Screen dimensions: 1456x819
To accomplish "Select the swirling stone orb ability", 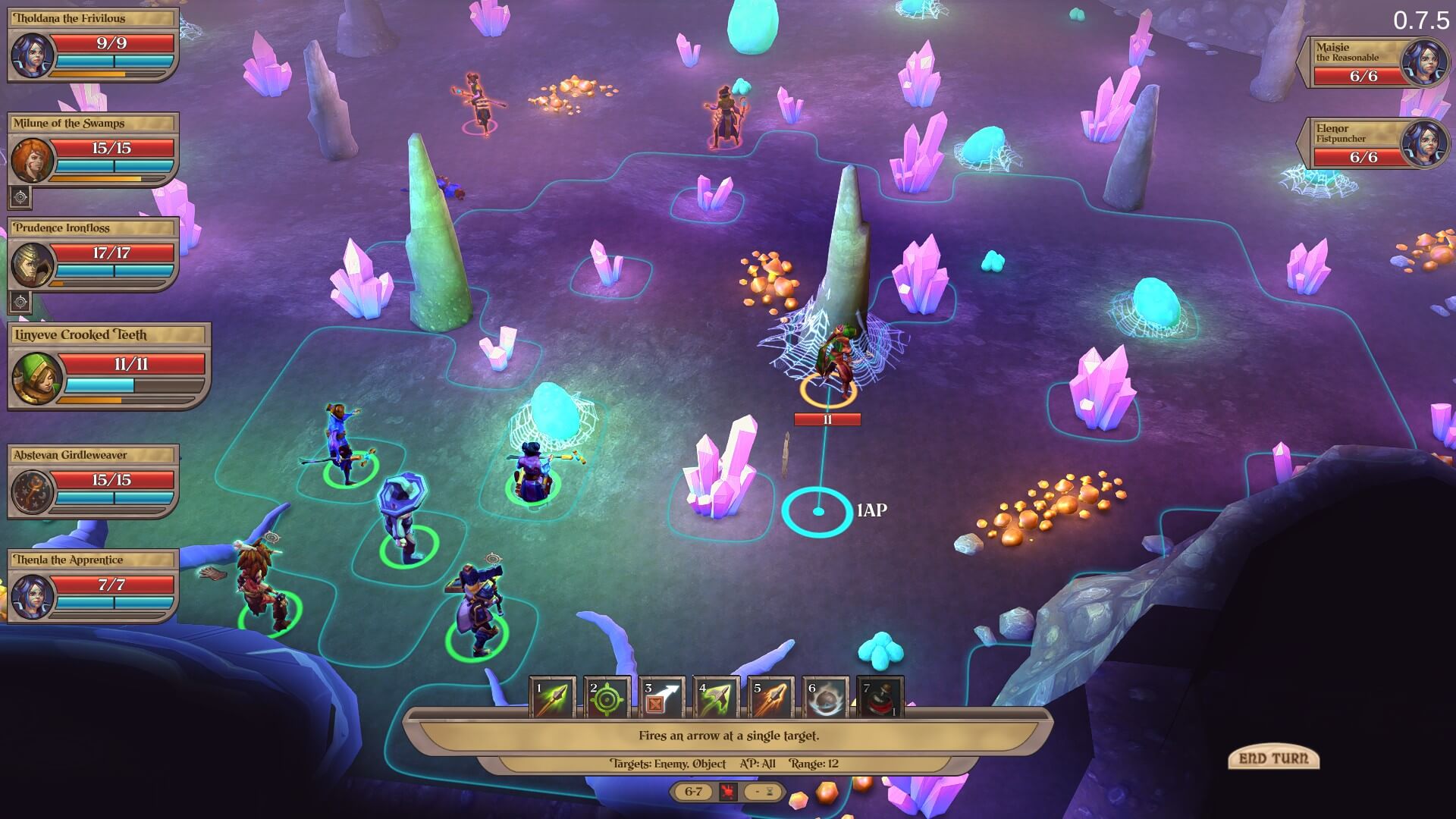I will [825, 698].
